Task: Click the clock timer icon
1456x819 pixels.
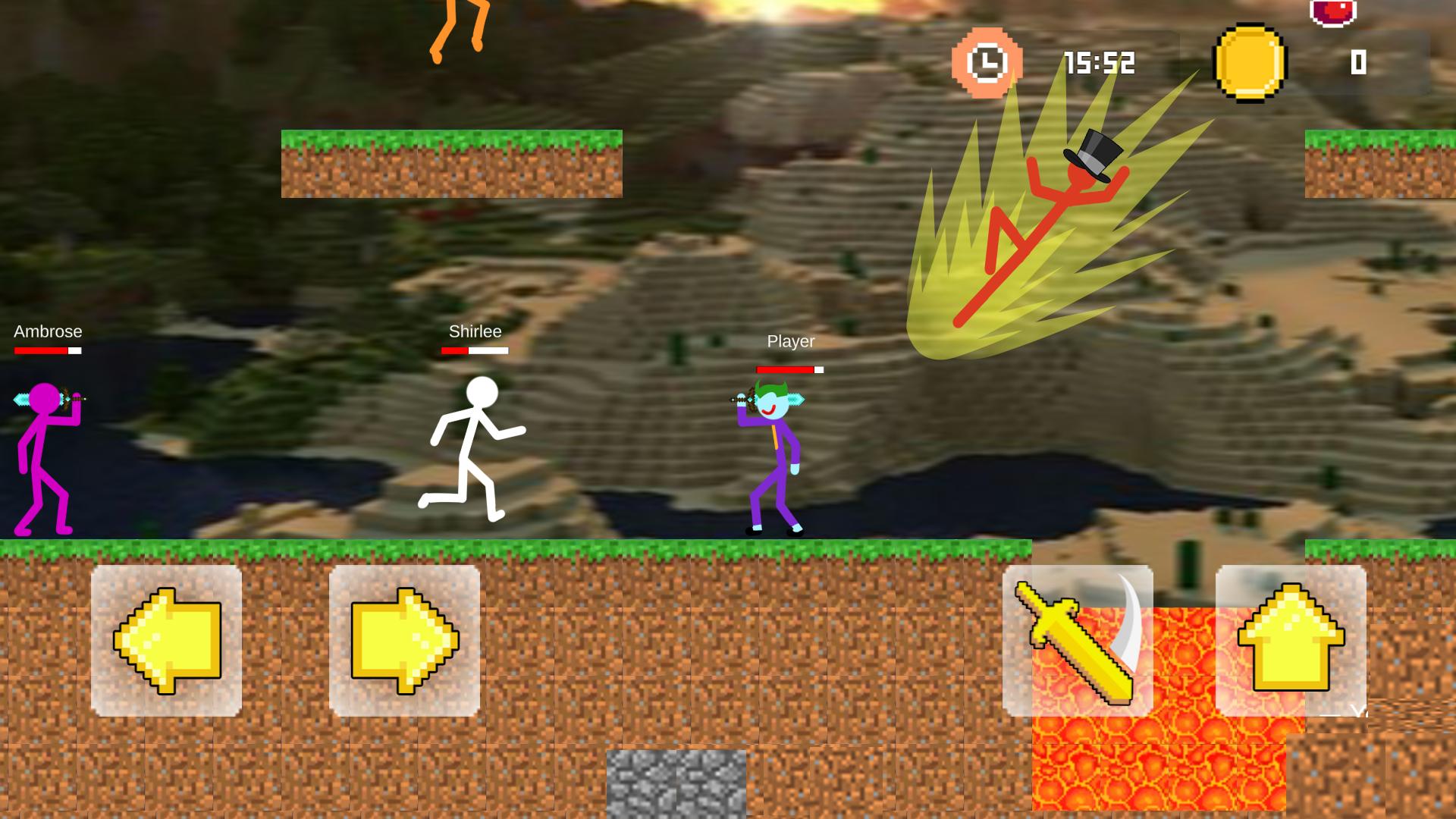Action: (x=985, y=64)
